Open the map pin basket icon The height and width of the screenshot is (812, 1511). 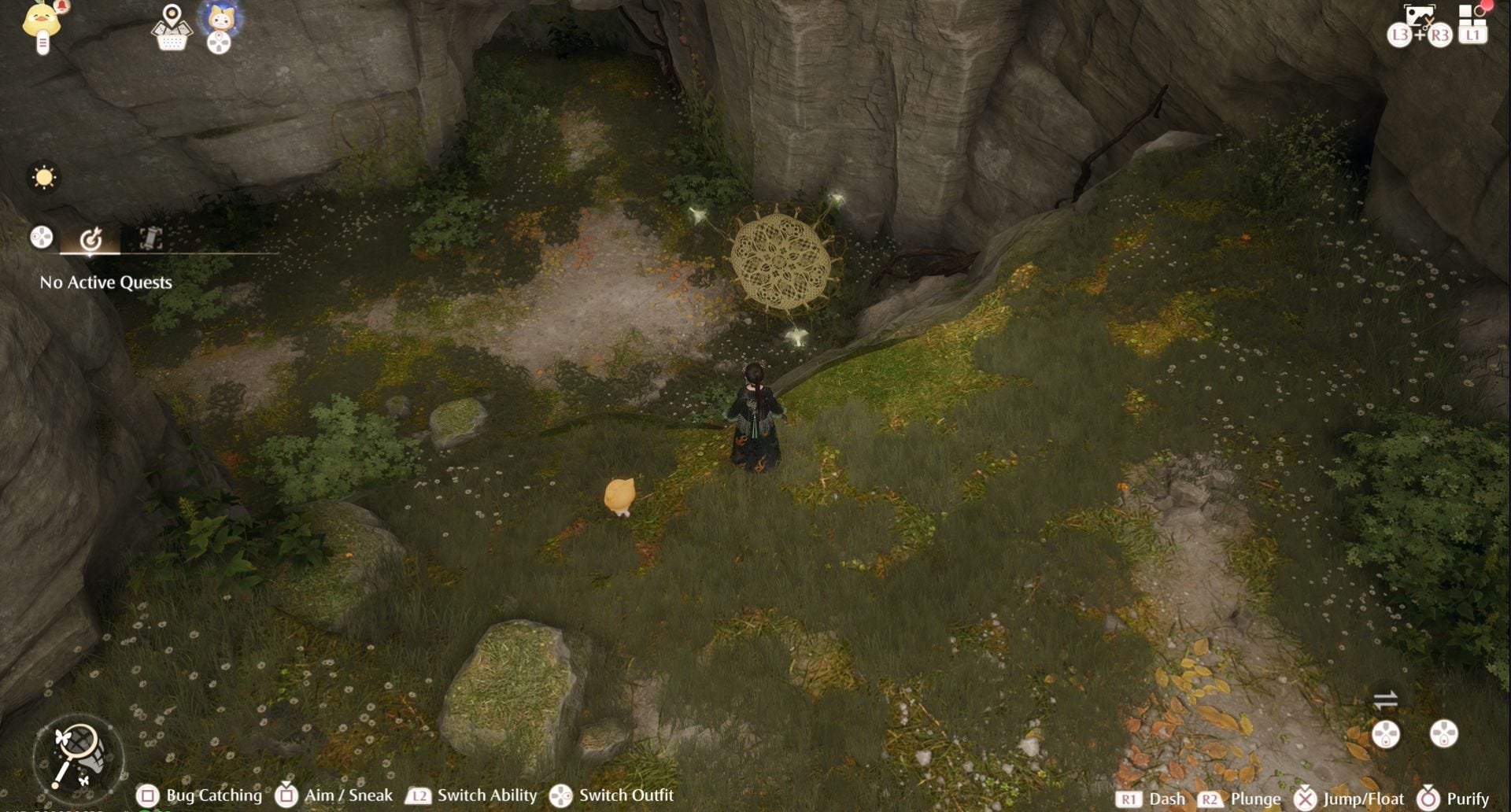pos(172,27)
